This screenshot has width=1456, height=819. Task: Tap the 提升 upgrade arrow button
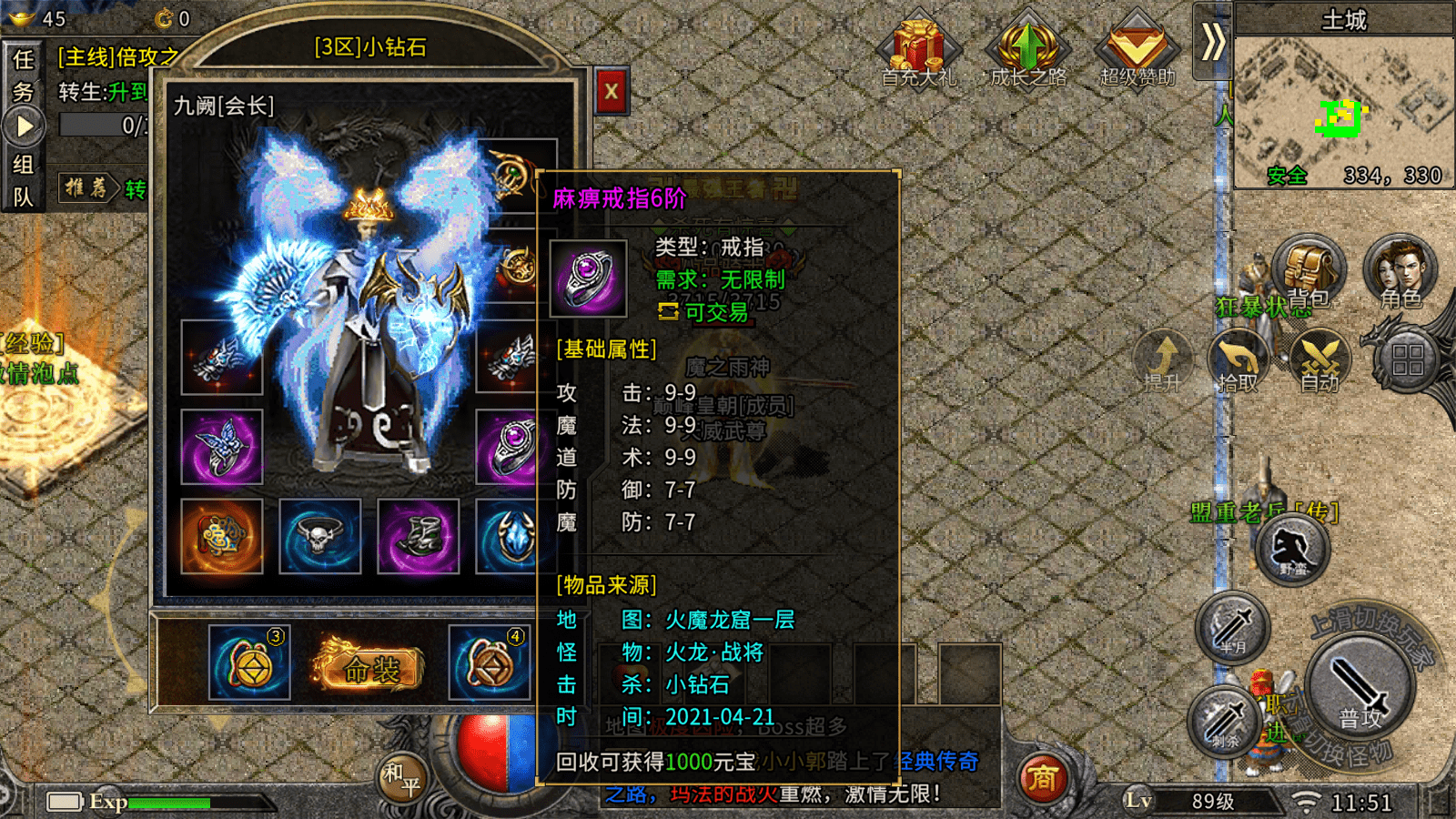coord(1163,361)
